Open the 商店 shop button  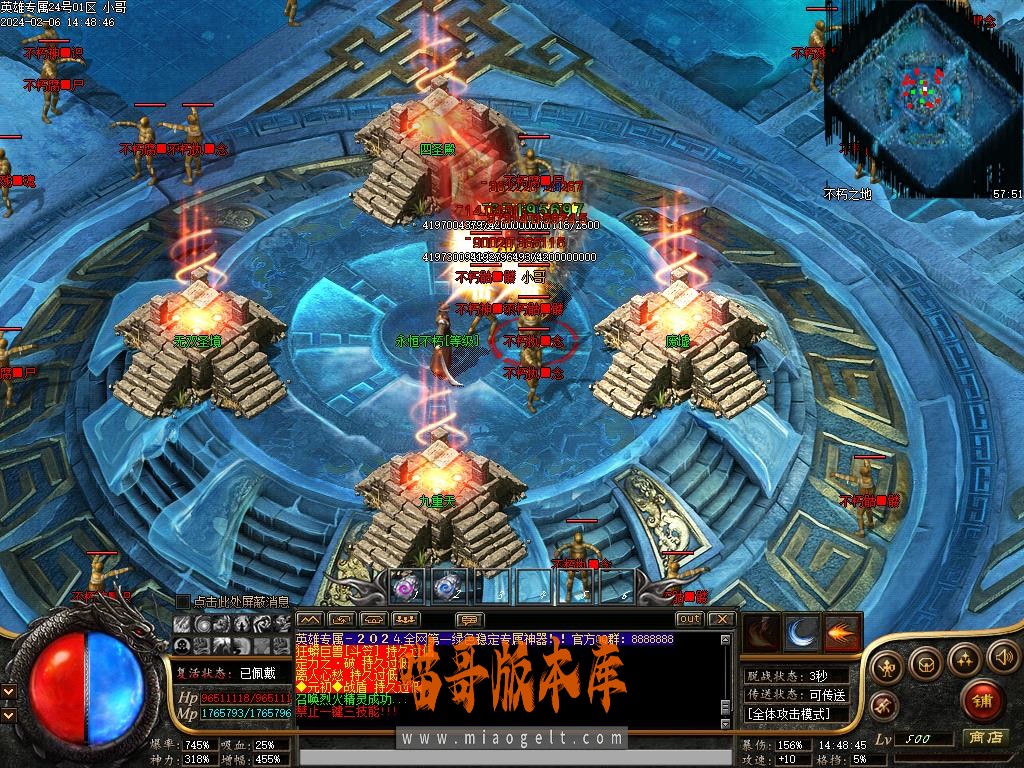coord(986,738)
